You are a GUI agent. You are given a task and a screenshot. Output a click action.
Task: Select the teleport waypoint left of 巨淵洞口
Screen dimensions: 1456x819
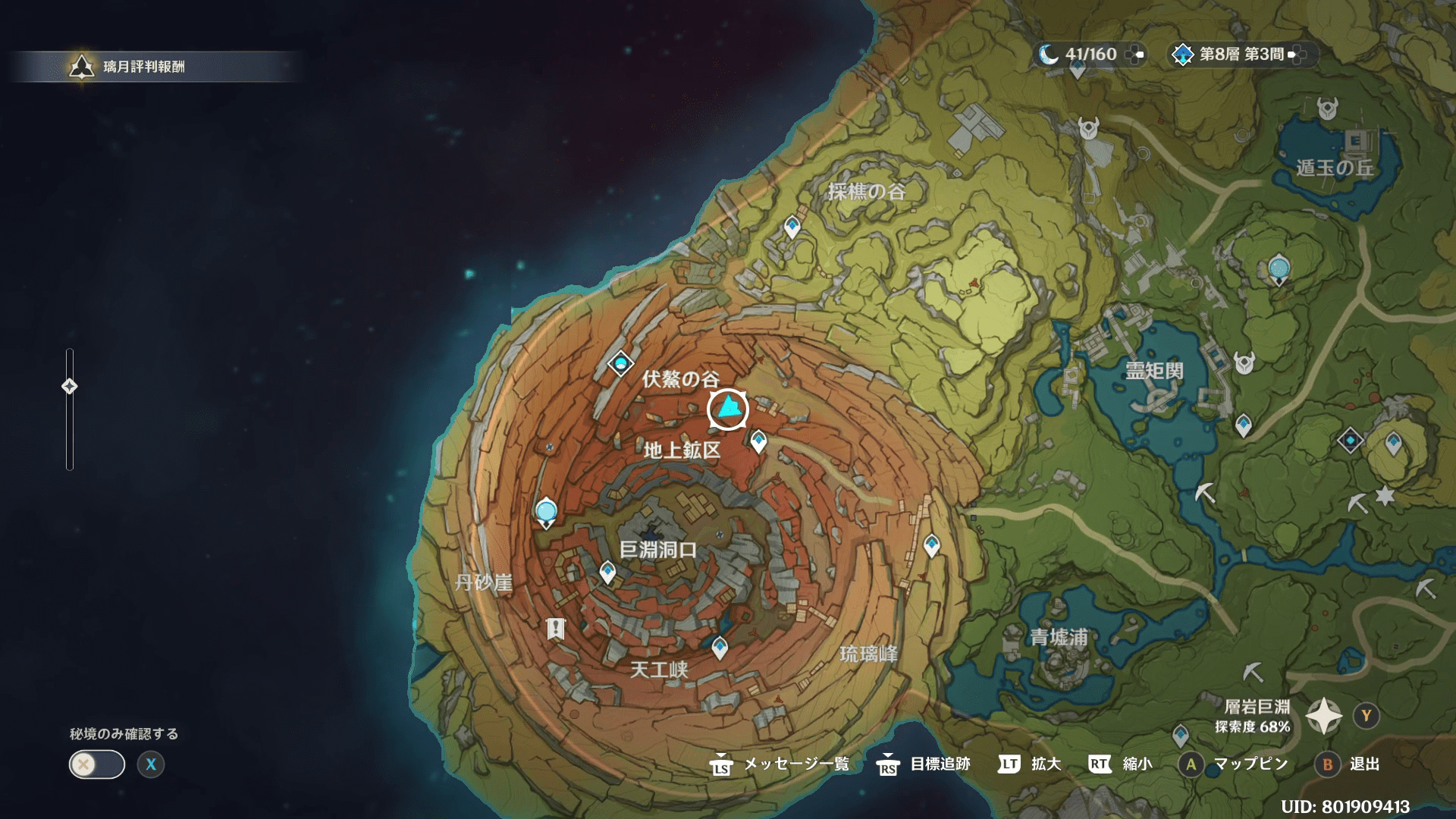point(607,571)
